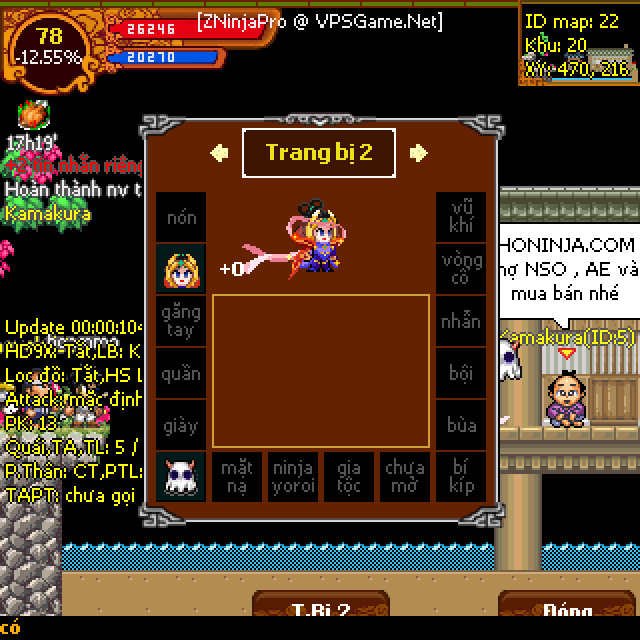The image size is (640, 640).
Task: Click the left arrow beside Trang bị 2
Action: [219, 152]
